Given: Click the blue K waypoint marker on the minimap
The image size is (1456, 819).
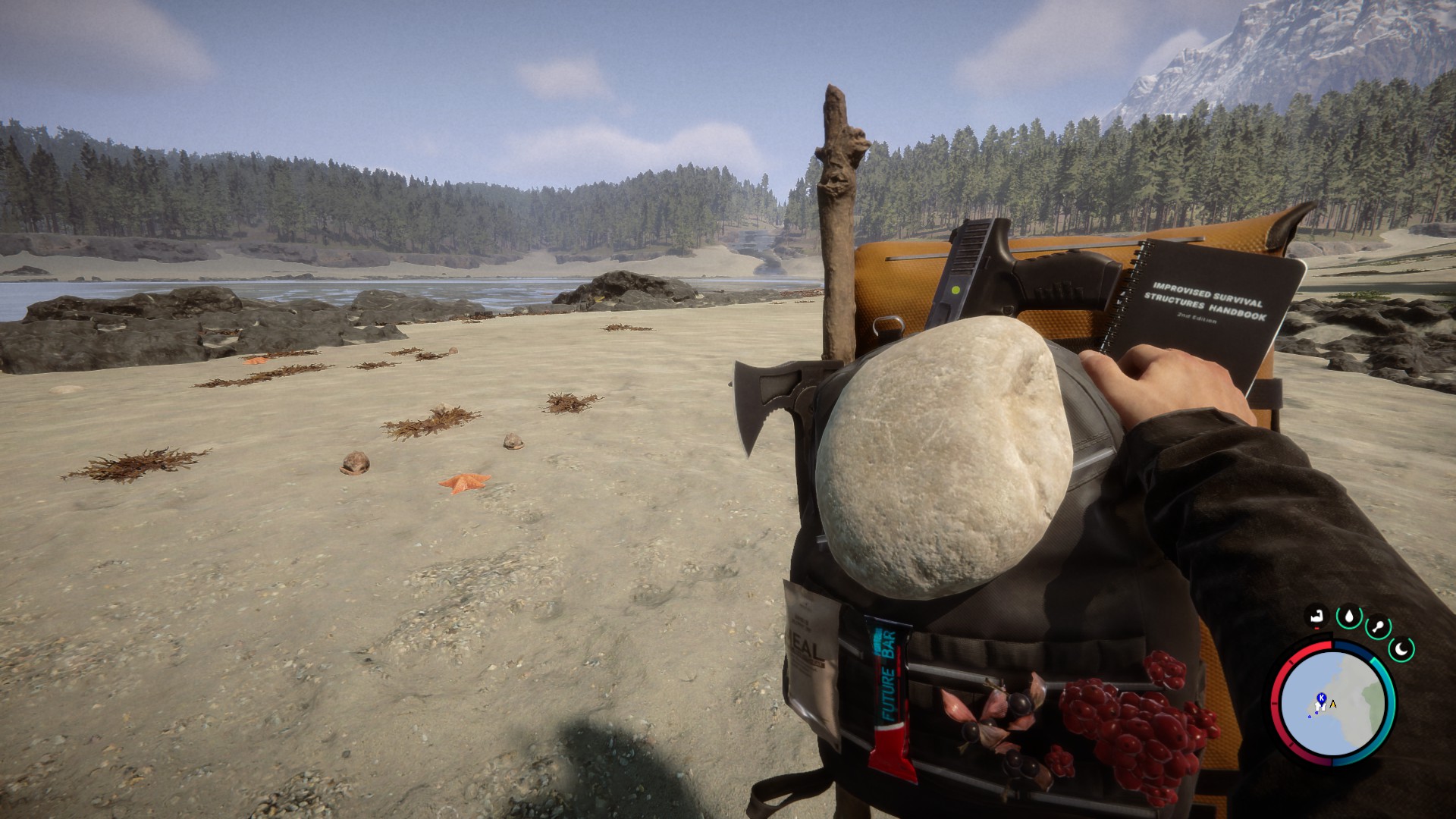Looking at the screenshot, I should [x=1321, y=697].
